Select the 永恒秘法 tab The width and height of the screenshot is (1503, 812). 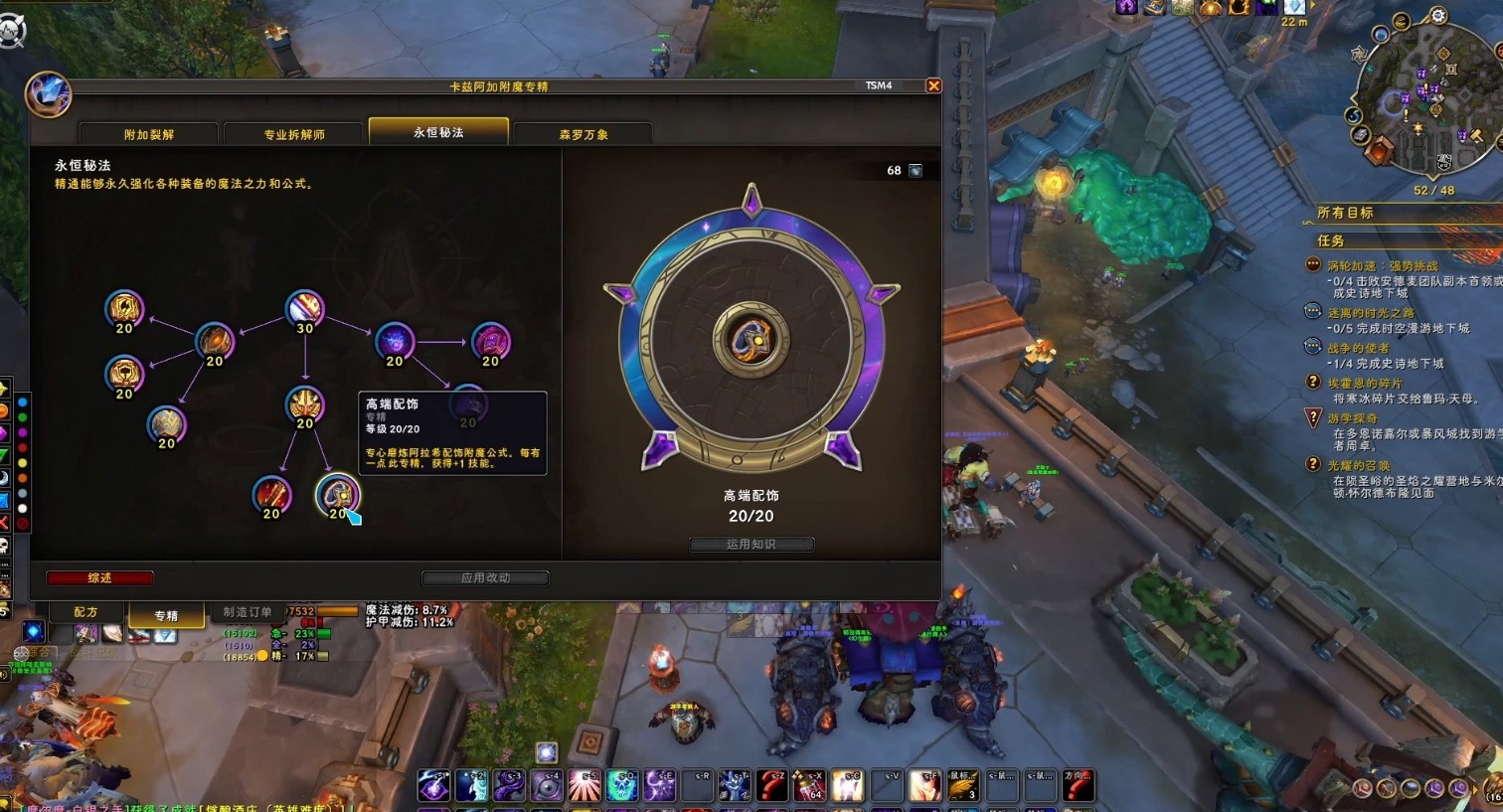(x=438, y=132)
